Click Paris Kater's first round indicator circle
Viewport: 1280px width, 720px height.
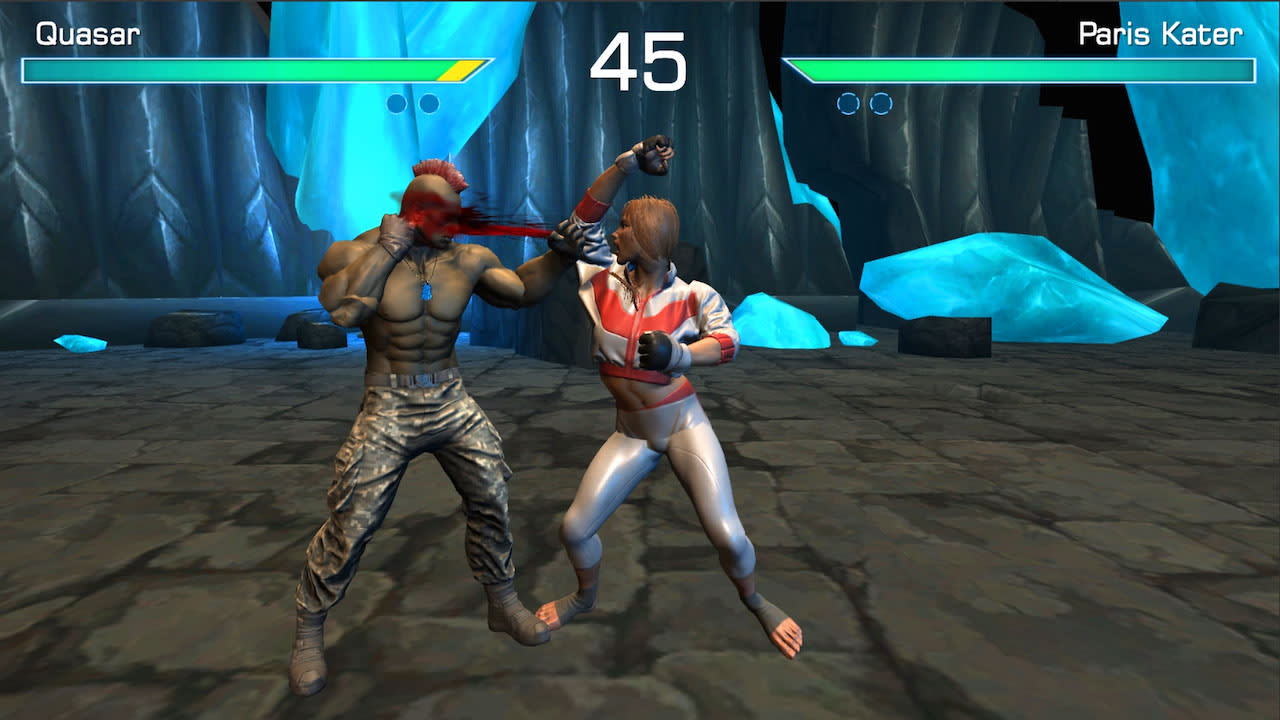(848, 102)
